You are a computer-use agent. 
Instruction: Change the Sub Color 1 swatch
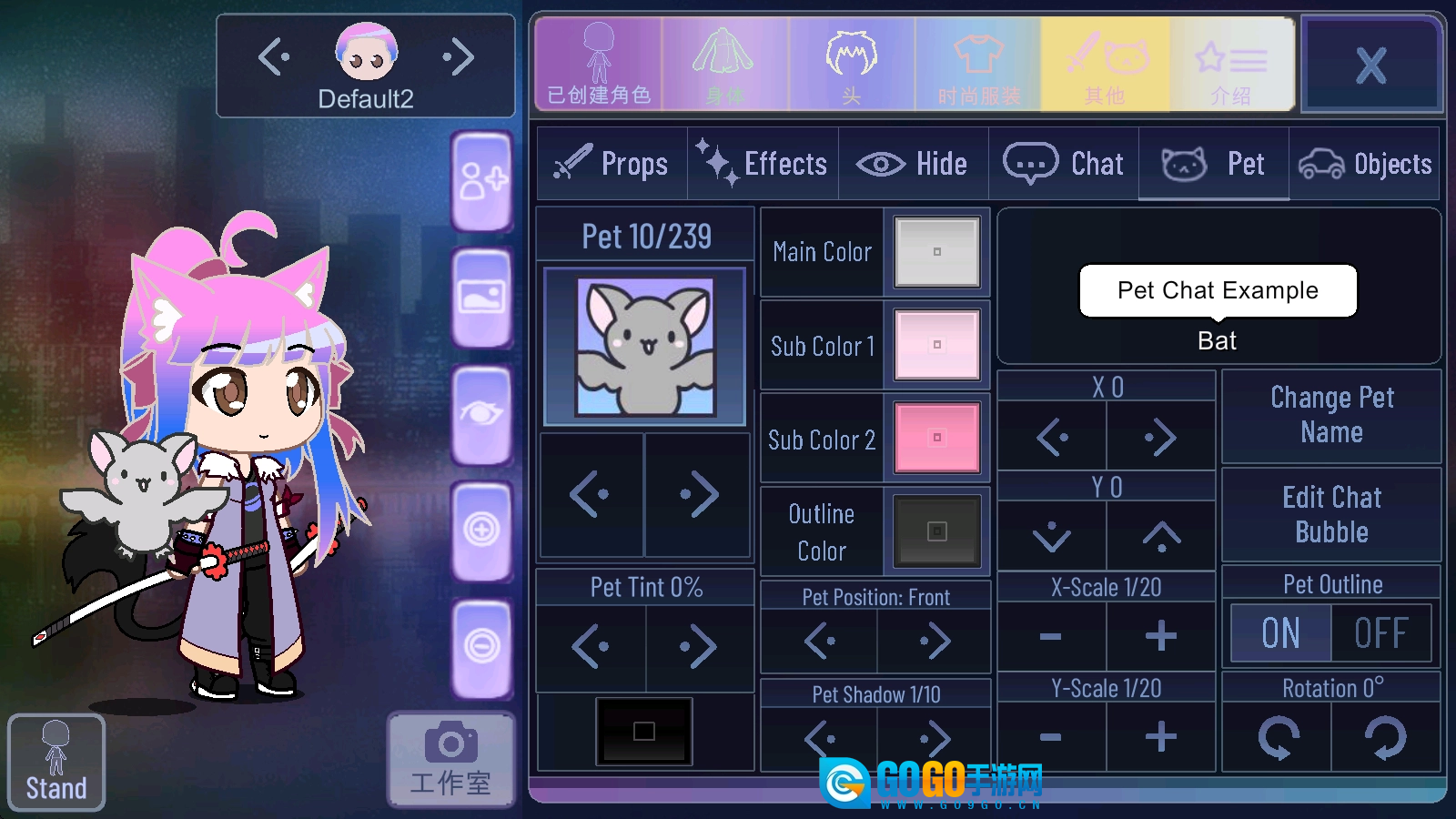[x=936, y=345]
